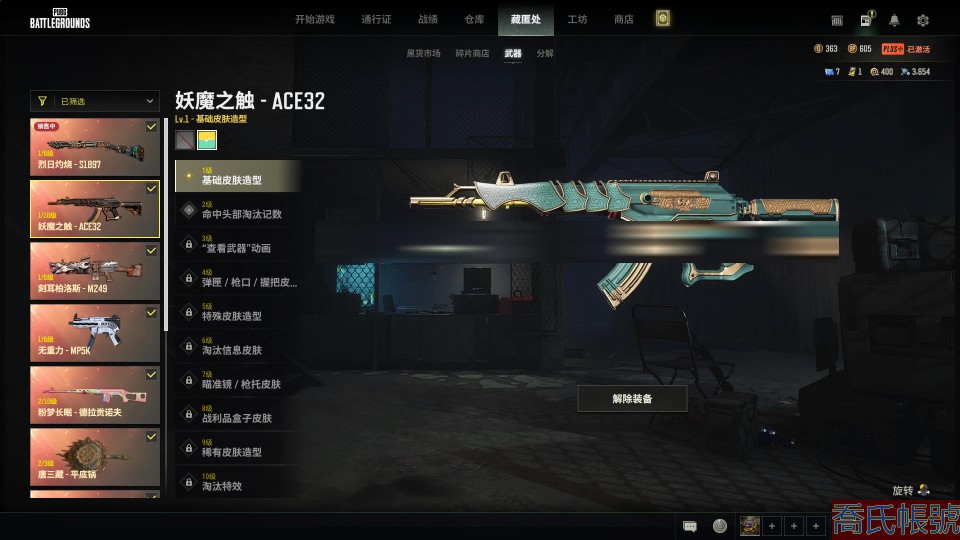Viewport: 960px width, 540px height.
Task: Visit the 商店 store page
Action: 623,19
